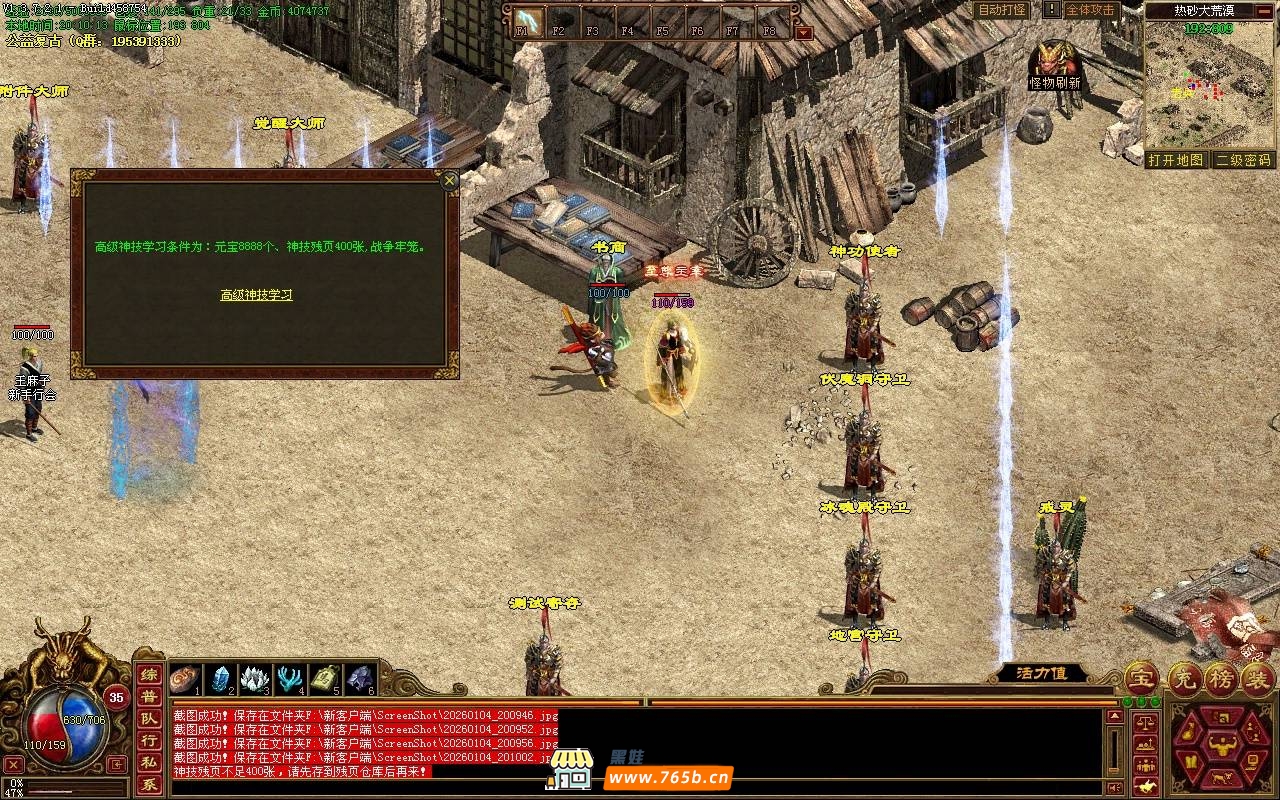Activate the F1 lightning skill slot

click(x=527, y=21)
